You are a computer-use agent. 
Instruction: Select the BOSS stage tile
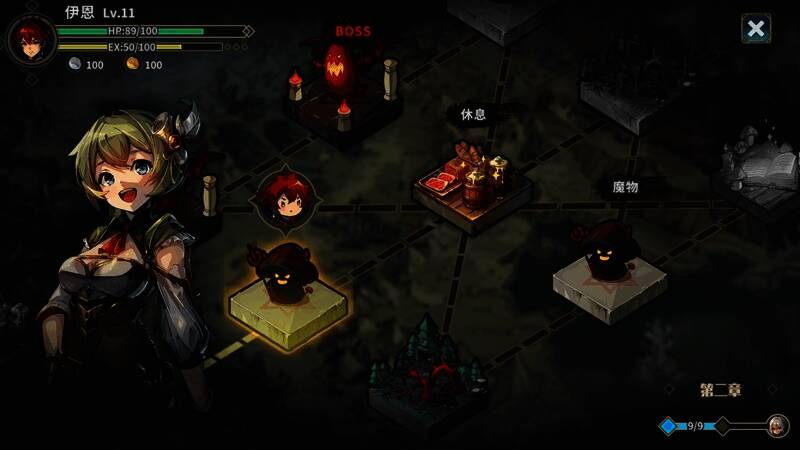coord(343,90)
